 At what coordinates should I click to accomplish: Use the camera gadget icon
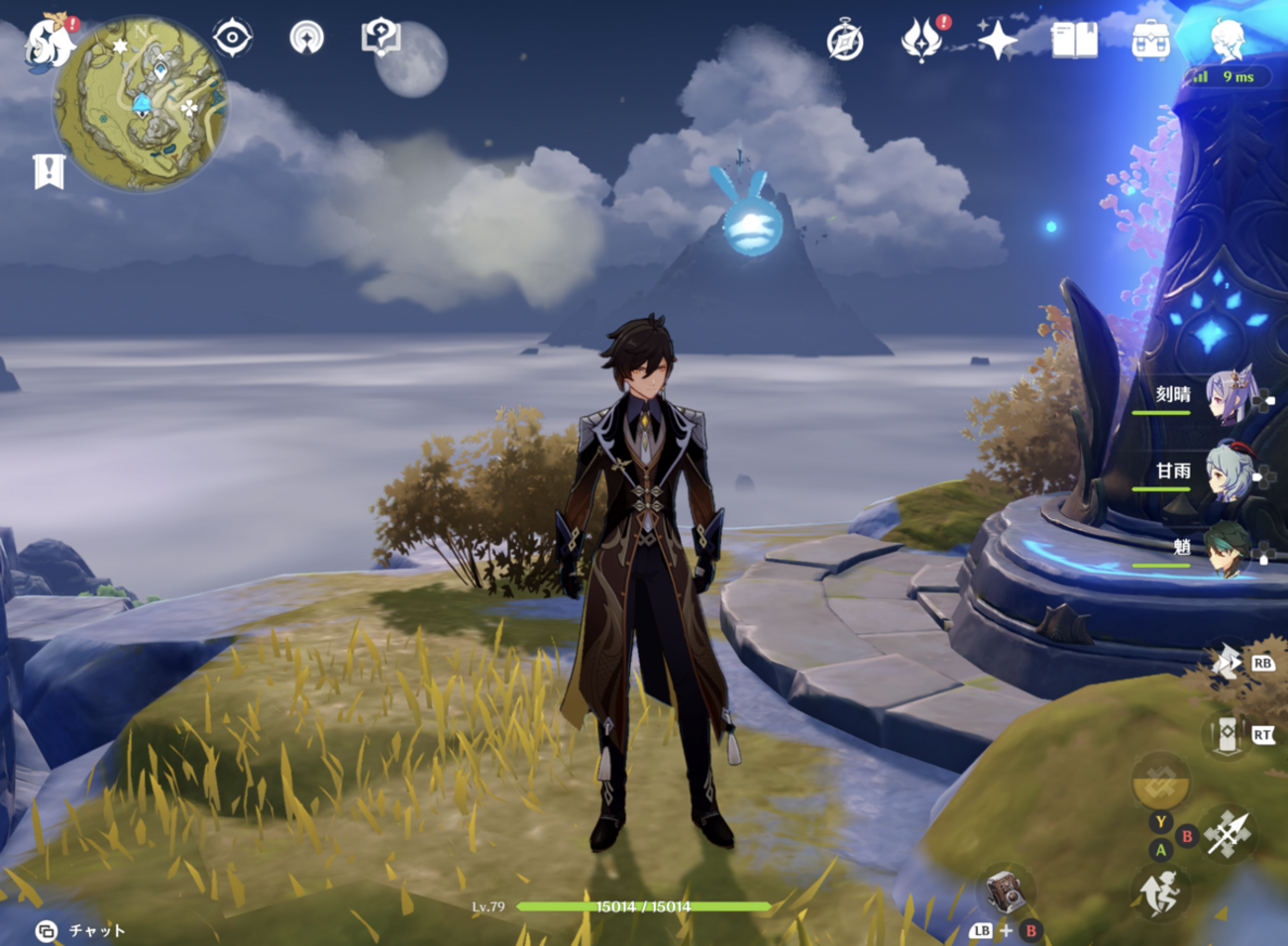(x=1004, y=890)
